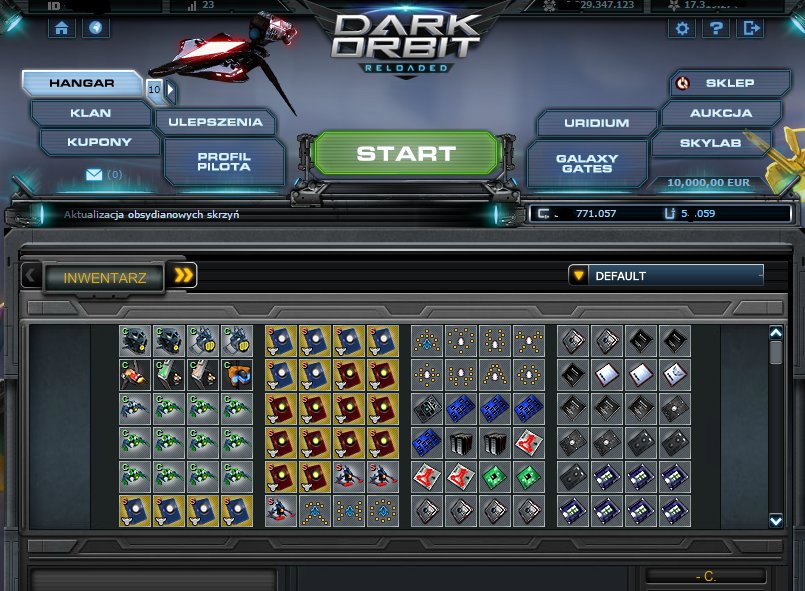The height and width of the screenshot is (591, 805).
Task: Open the Hangar menu
Action: 82,84
